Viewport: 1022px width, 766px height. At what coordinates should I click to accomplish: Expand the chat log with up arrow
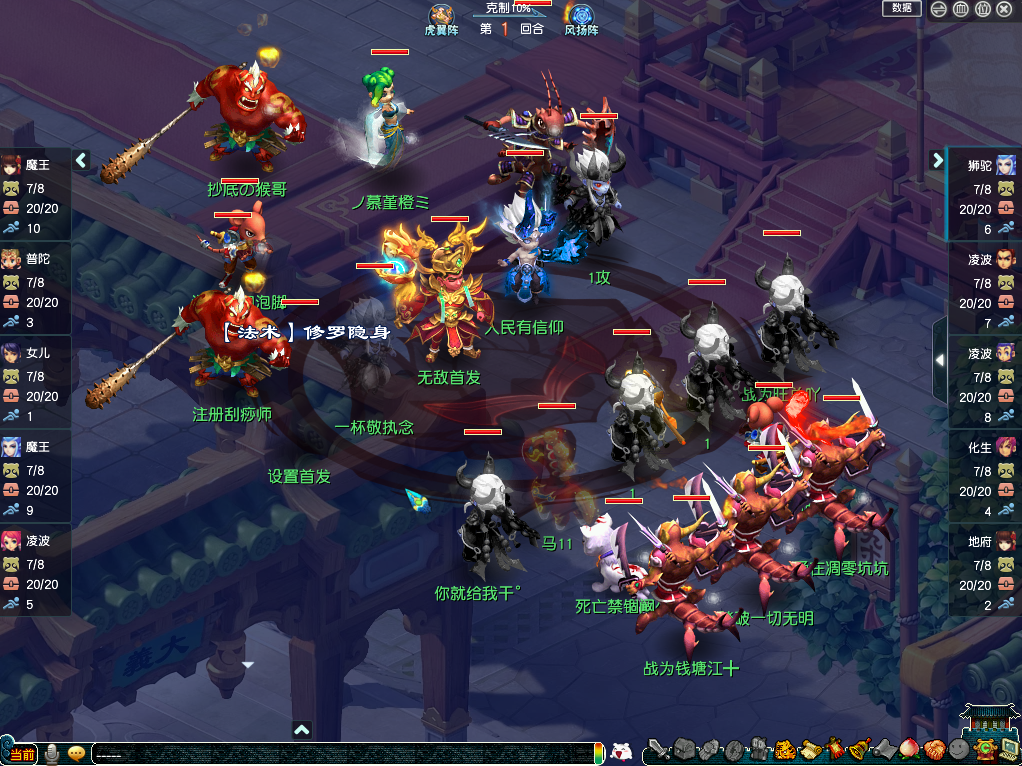click(302, 730)
